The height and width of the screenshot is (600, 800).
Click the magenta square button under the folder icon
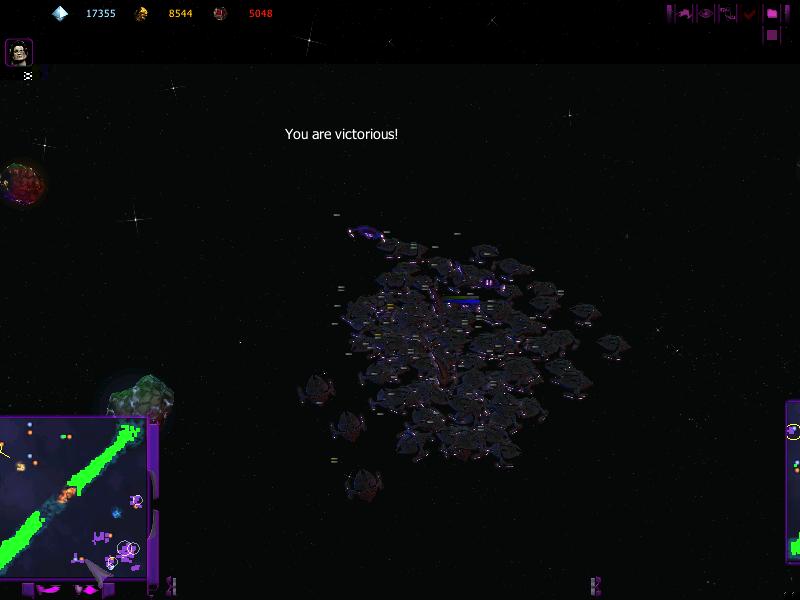click(x=772, y=35)
